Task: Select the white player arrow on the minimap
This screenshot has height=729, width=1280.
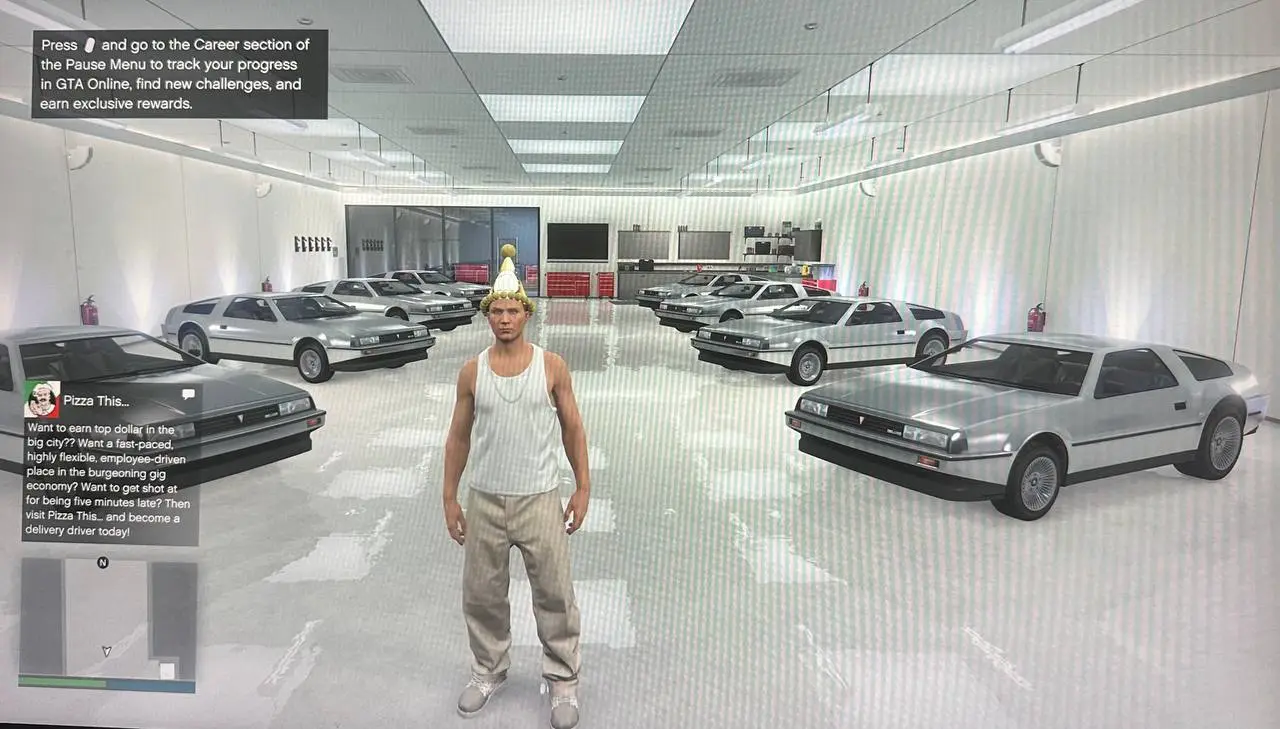Action: pyautogui.click(x=108, y=652)
